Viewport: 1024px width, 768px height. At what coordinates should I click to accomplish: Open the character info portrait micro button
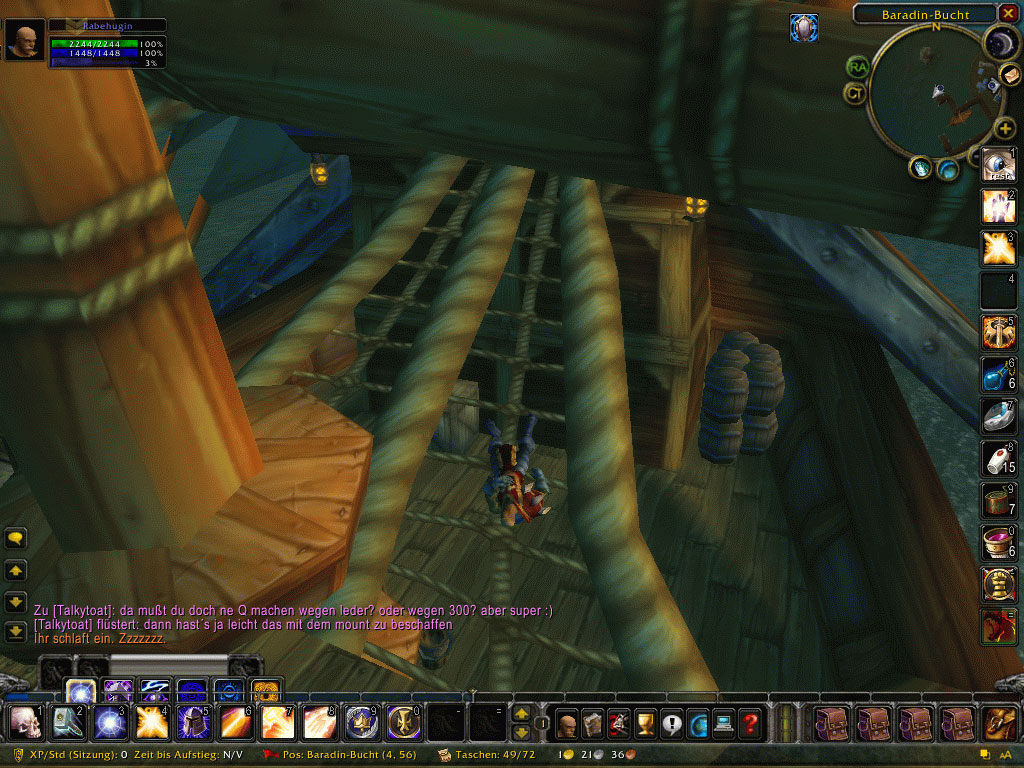click(568, 722)
